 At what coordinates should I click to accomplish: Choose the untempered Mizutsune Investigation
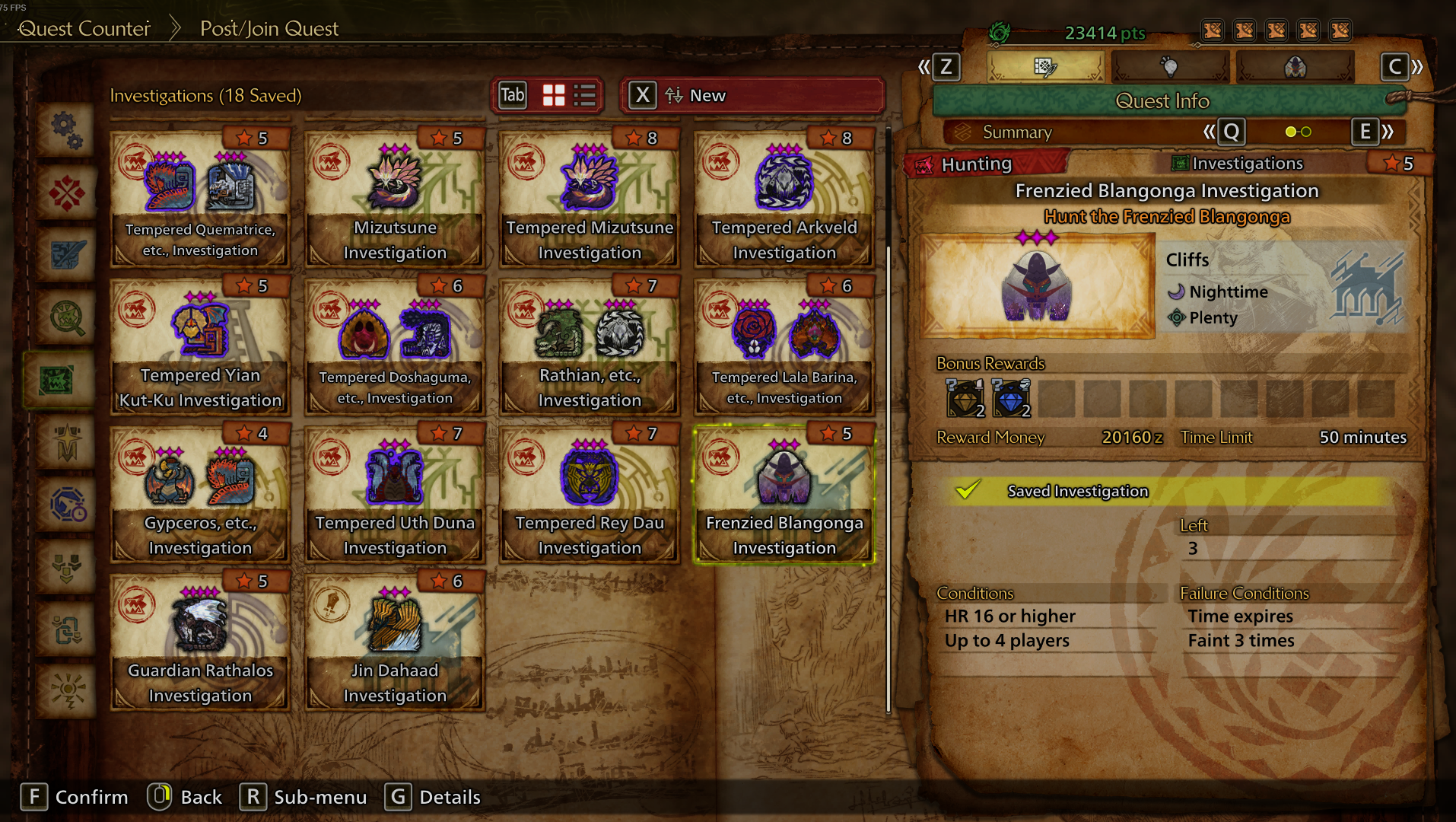point(395,199)
